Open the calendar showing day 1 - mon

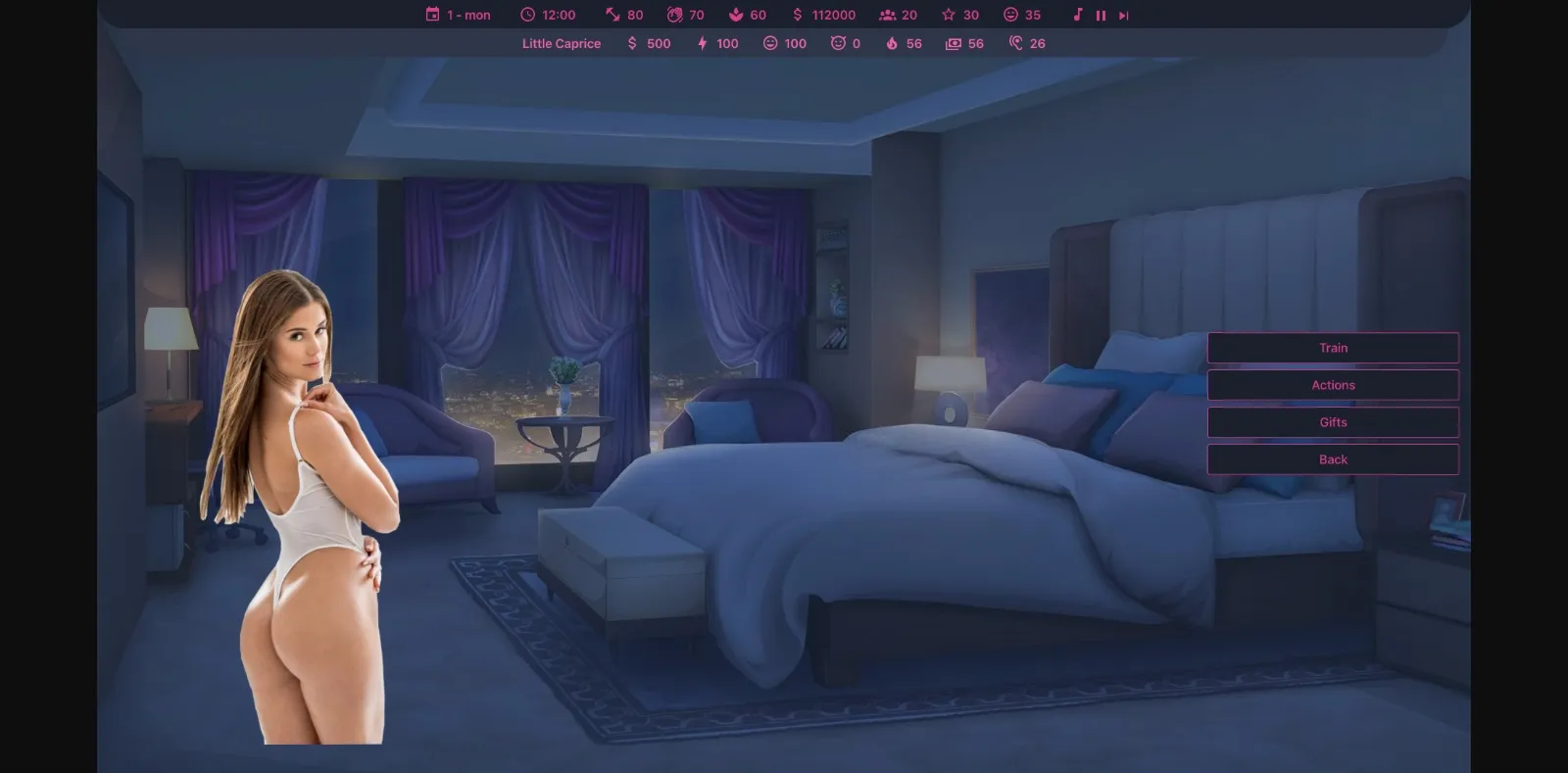pos(434,14)
